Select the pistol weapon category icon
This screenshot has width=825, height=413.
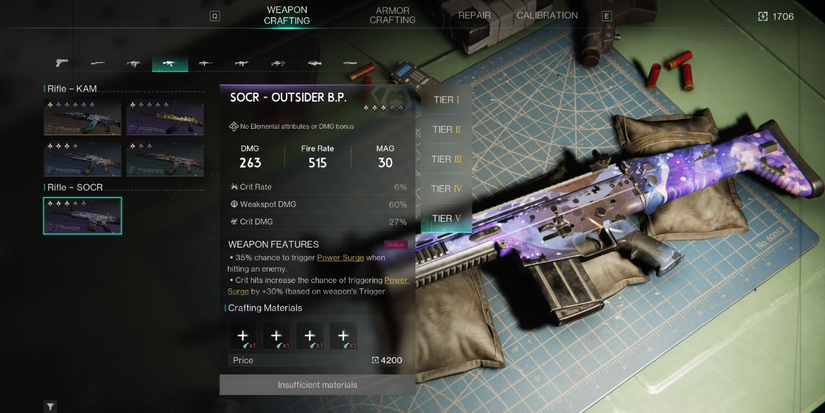[x=62, y=63]
